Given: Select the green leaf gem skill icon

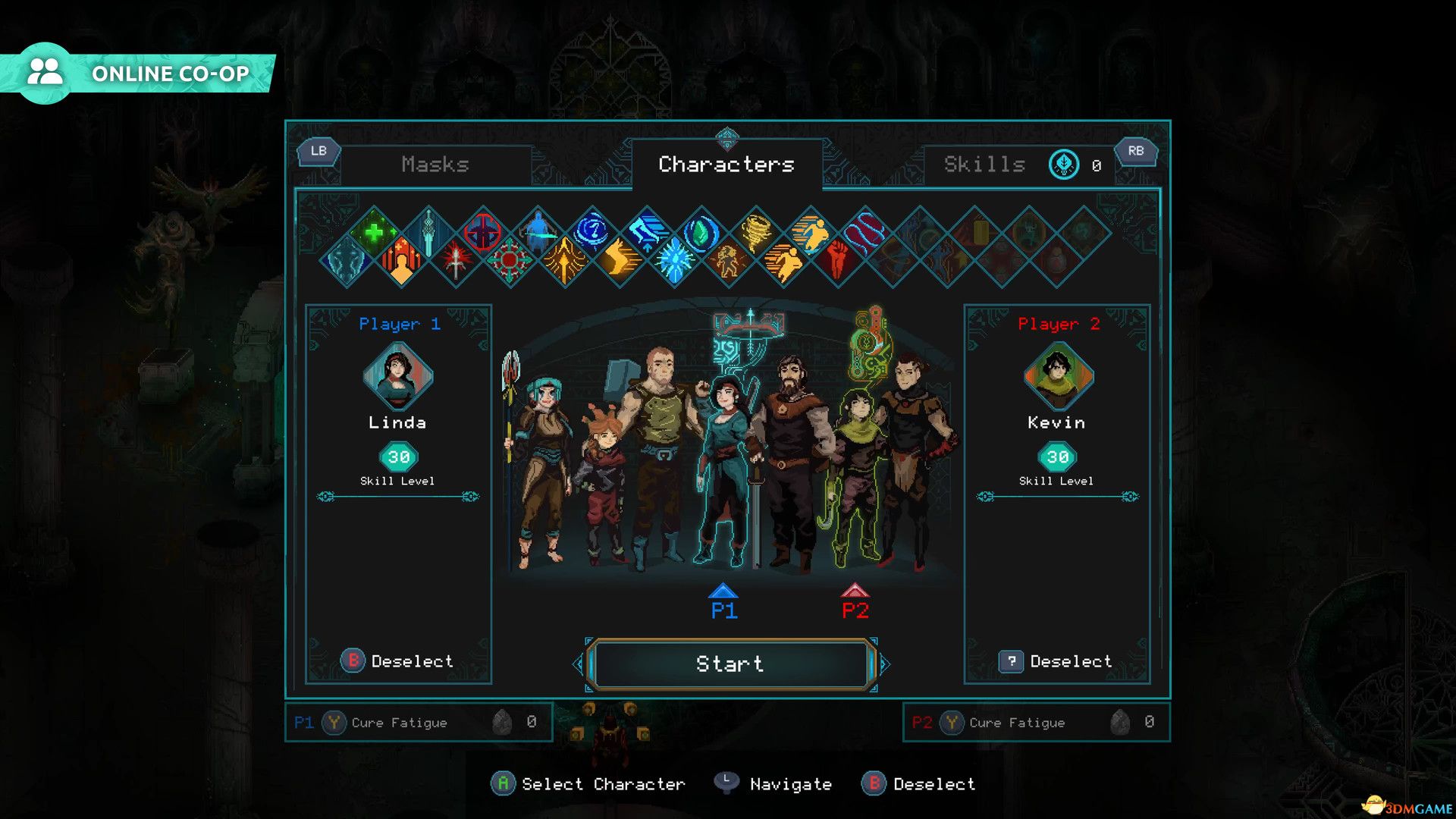Looking at the screenshot, I should coord(701,231).
